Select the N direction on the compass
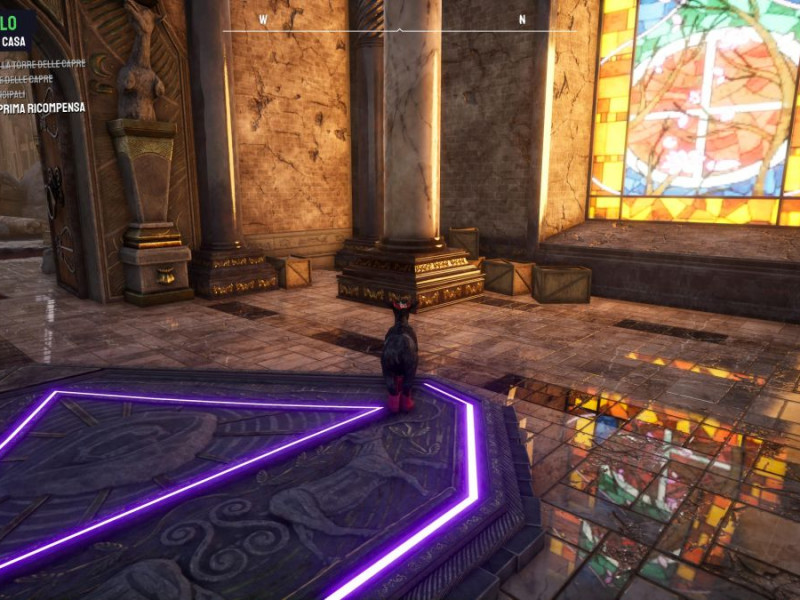Image resolution: width=800 pixels, height=600 pixels. [x=522, y=19]
